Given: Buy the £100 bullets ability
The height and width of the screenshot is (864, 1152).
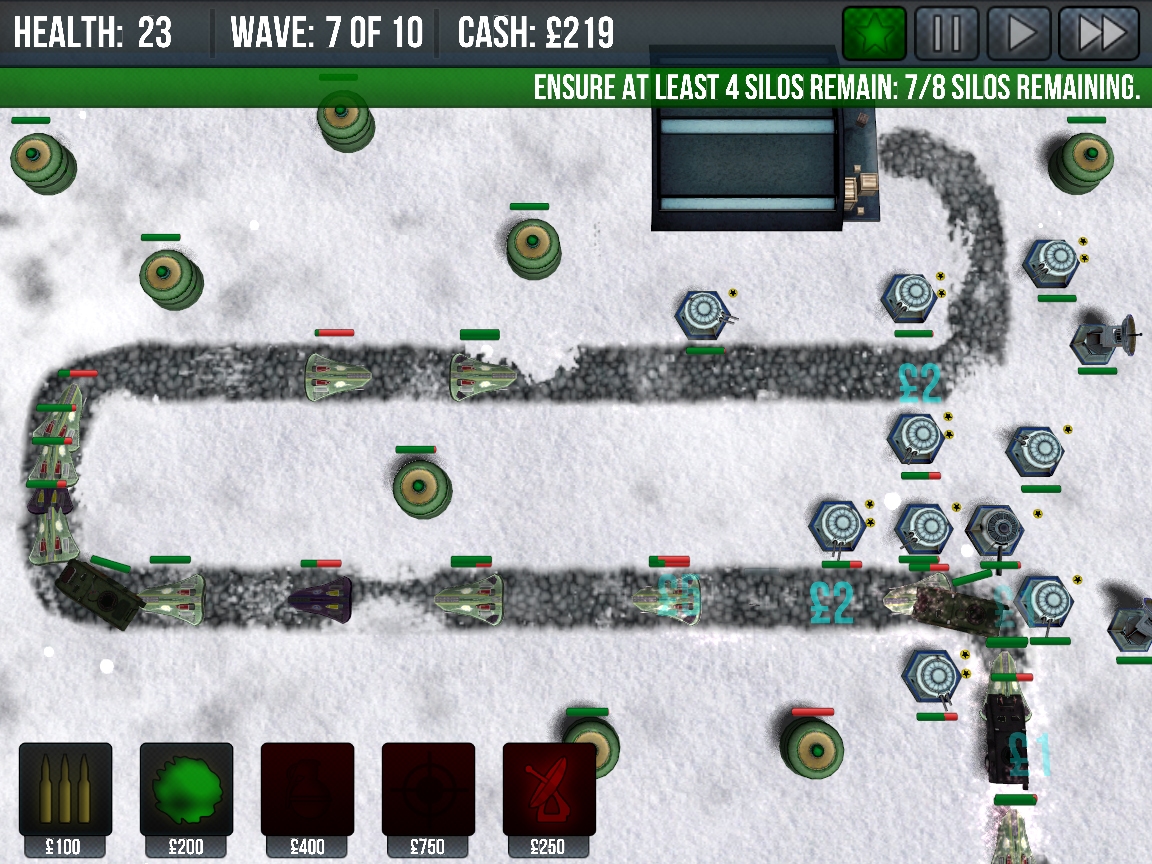Looking at the screenshot, I should pos(65,790).
